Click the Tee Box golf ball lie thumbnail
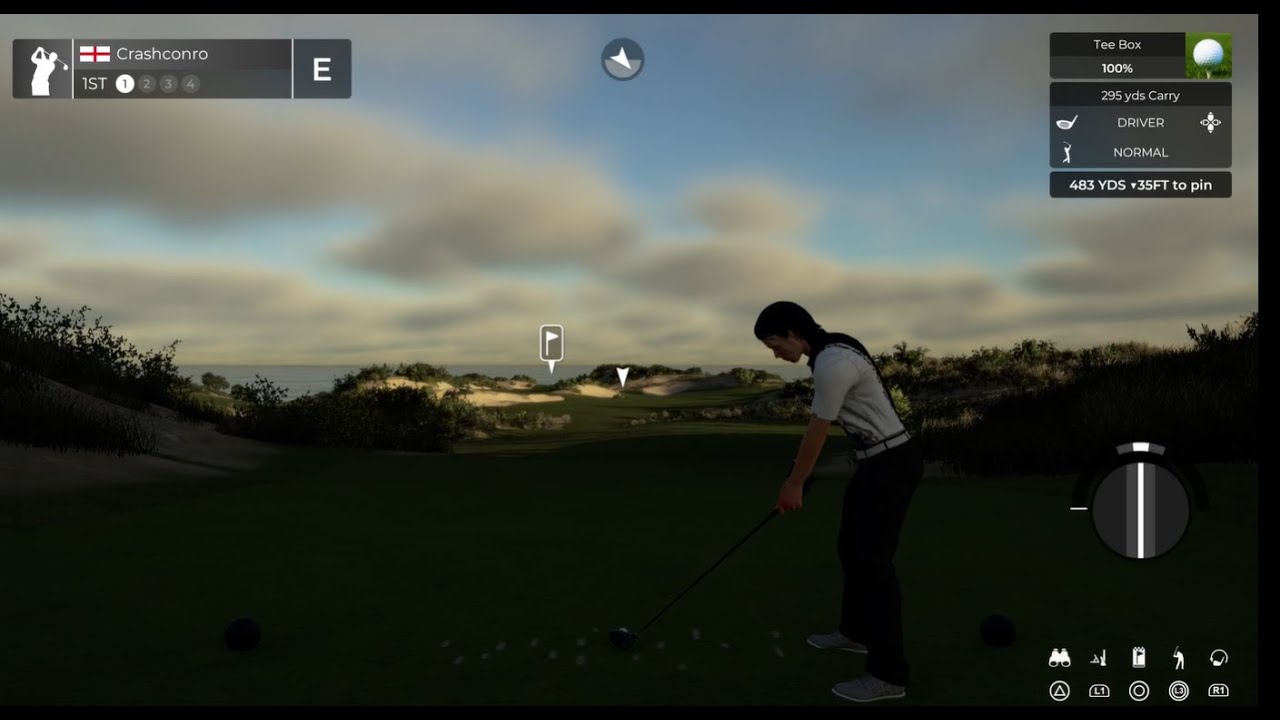Screen dimensions: 1280x720 pos(1208,56)
